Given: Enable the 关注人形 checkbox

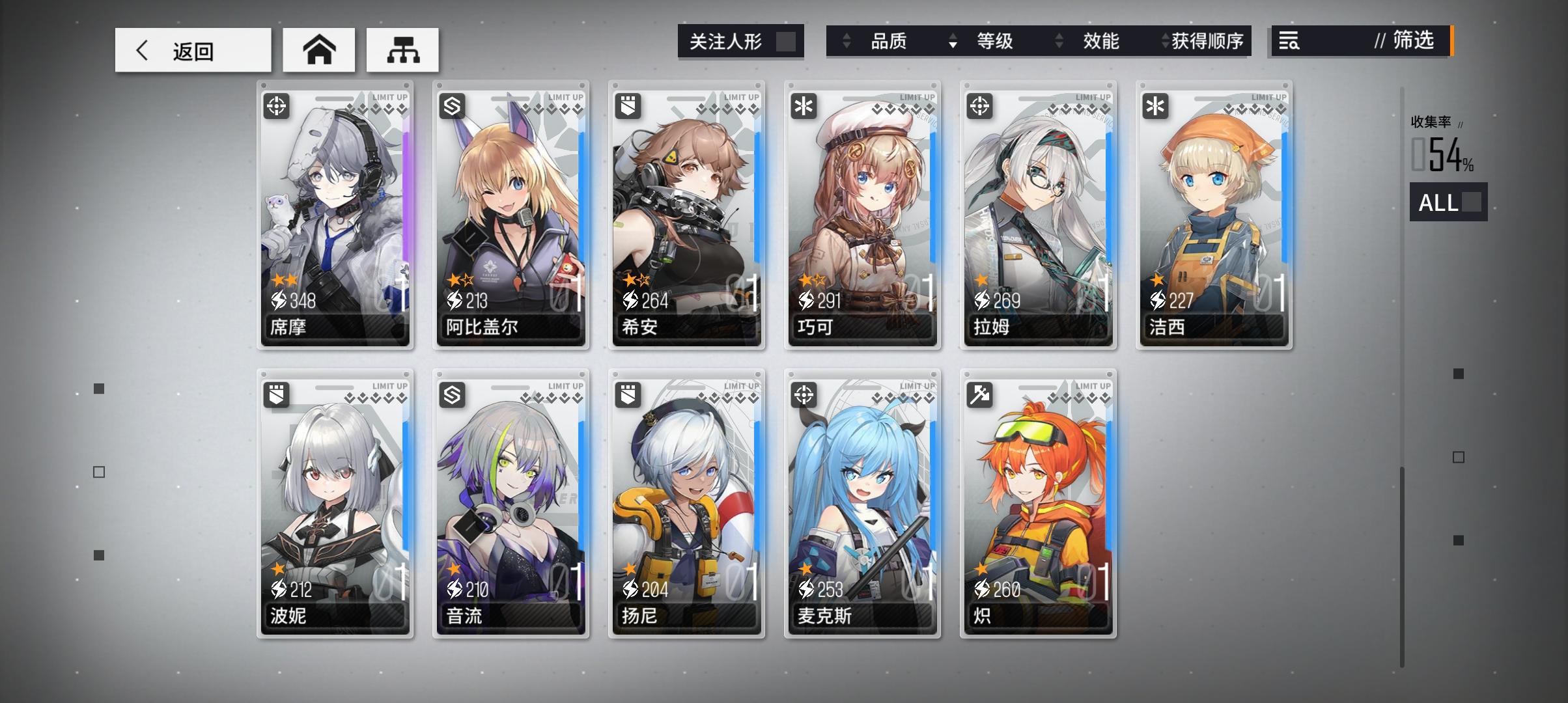Looking at the screenshot, I should [x=788, y=40].
